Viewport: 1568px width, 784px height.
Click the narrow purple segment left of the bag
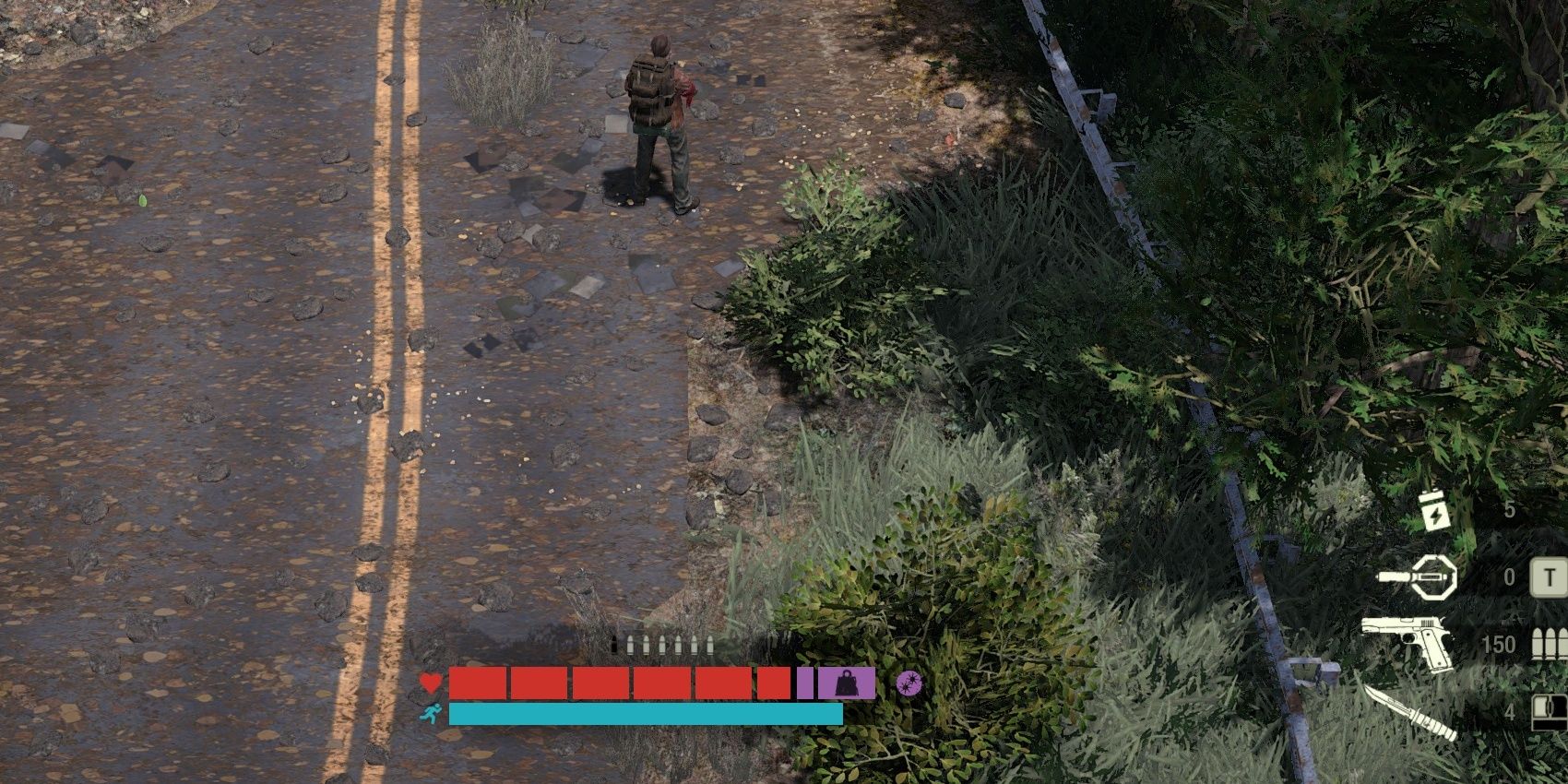[x=805, y=683]
